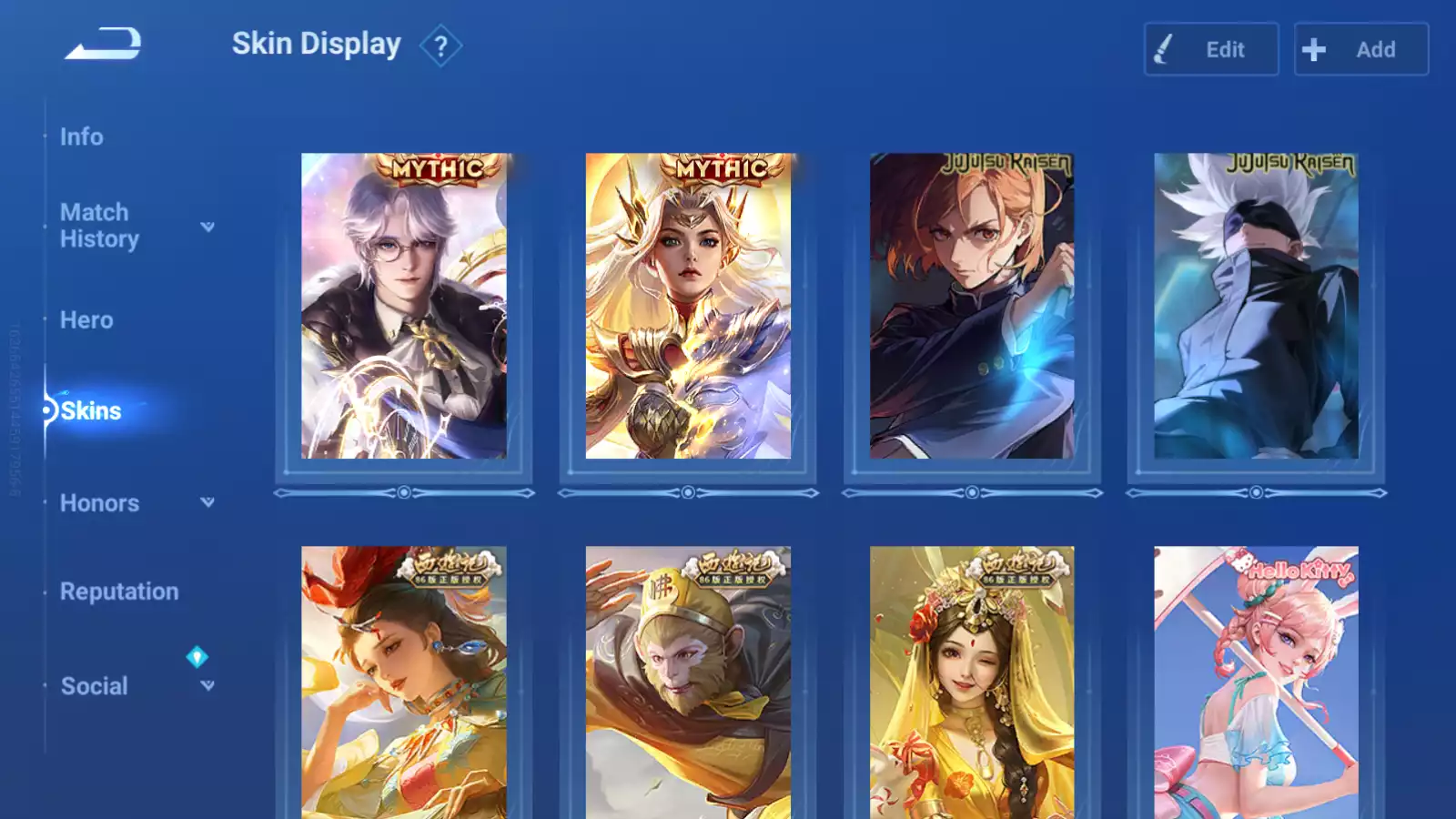Expand the Match History section

(x=207, y=227)
